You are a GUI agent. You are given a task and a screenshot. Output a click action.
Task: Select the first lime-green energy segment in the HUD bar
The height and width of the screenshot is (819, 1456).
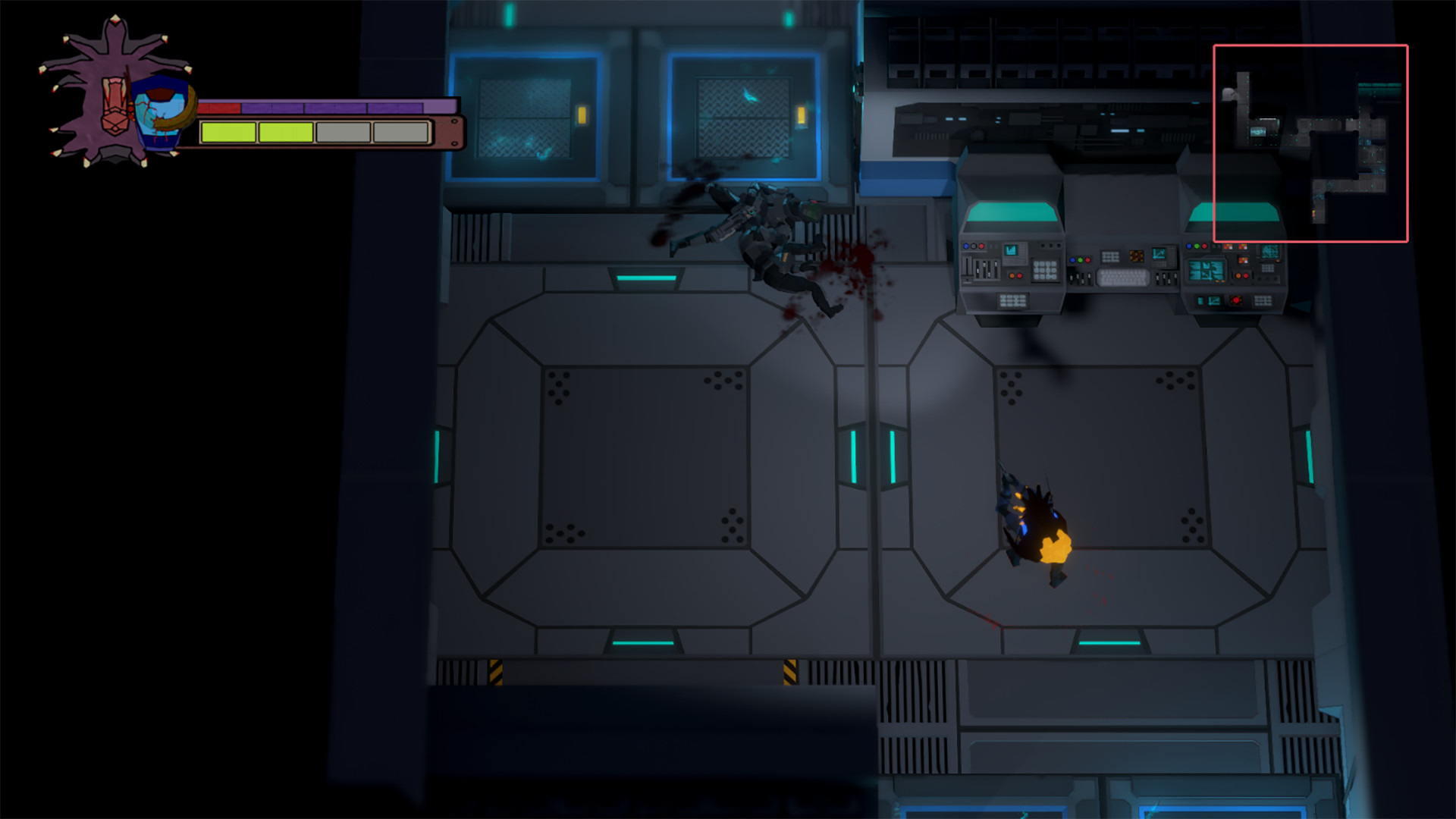229,131
